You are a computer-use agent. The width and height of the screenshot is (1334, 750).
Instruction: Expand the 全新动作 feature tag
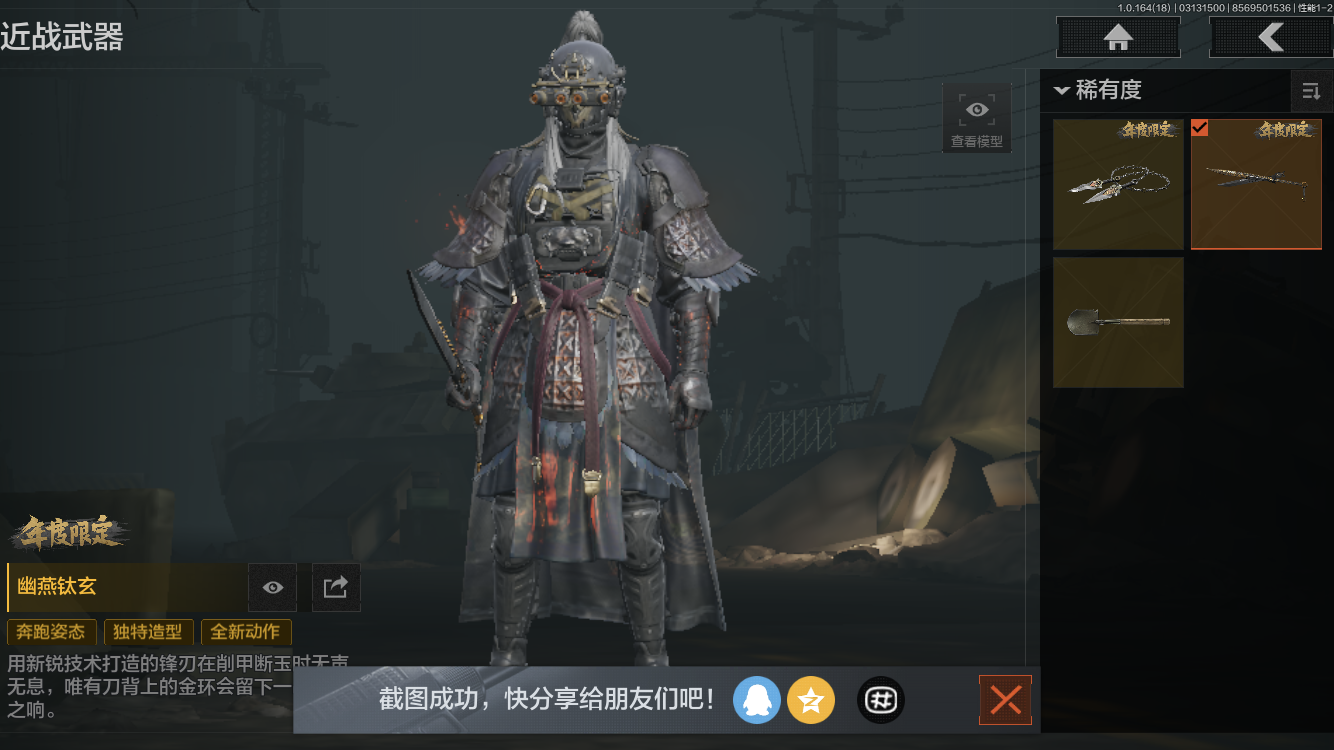coord(246,632)
